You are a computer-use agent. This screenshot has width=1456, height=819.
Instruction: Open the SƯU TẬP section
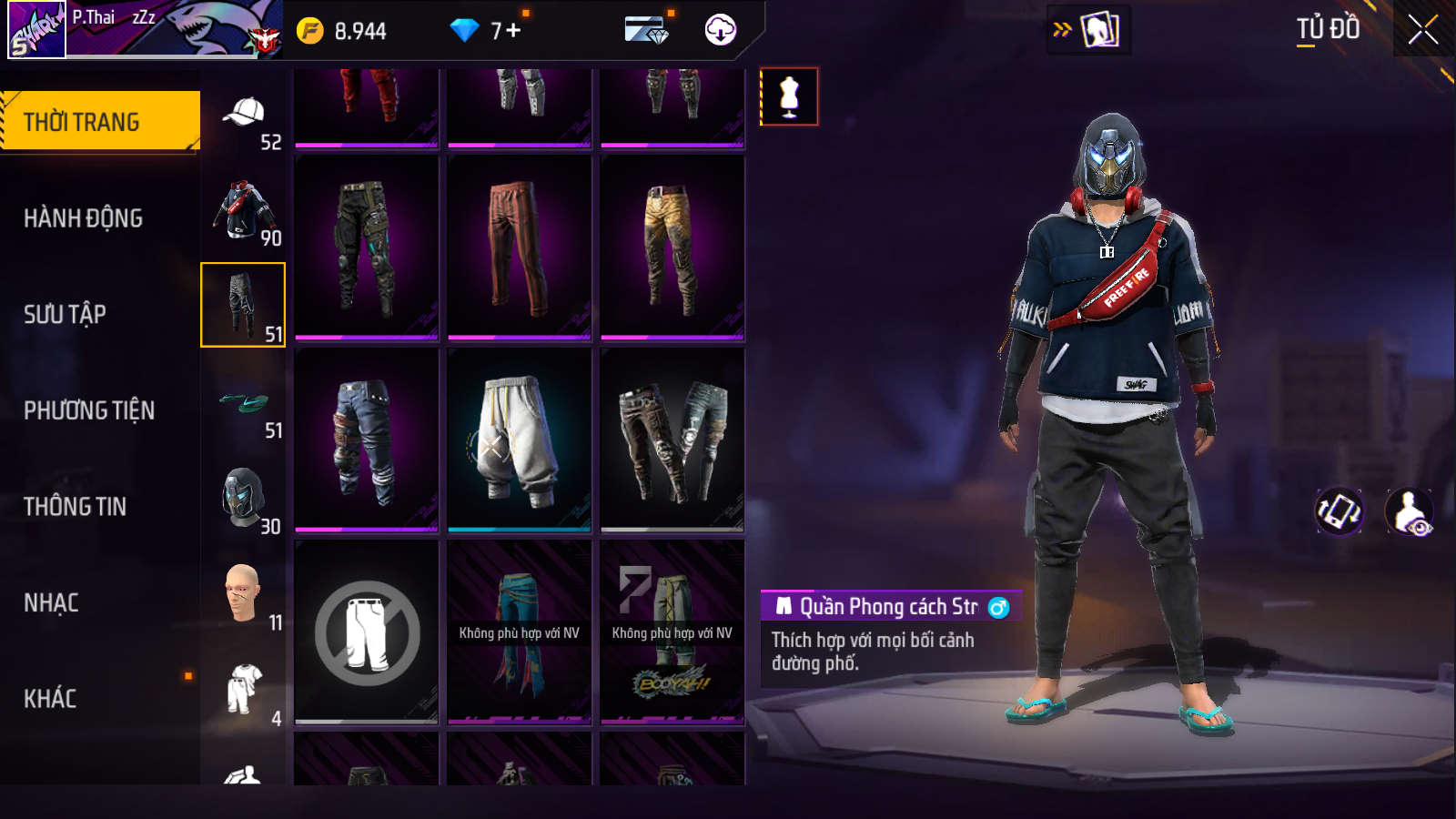tap(66, 315)
